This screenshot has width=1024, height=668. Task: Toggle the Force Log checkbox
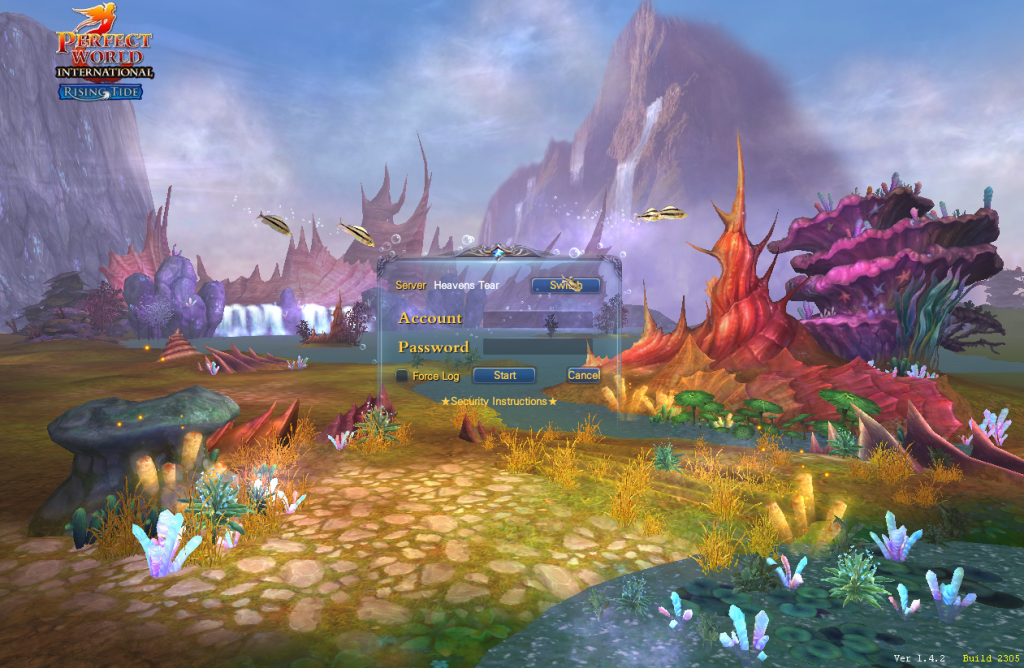[402, 376]
